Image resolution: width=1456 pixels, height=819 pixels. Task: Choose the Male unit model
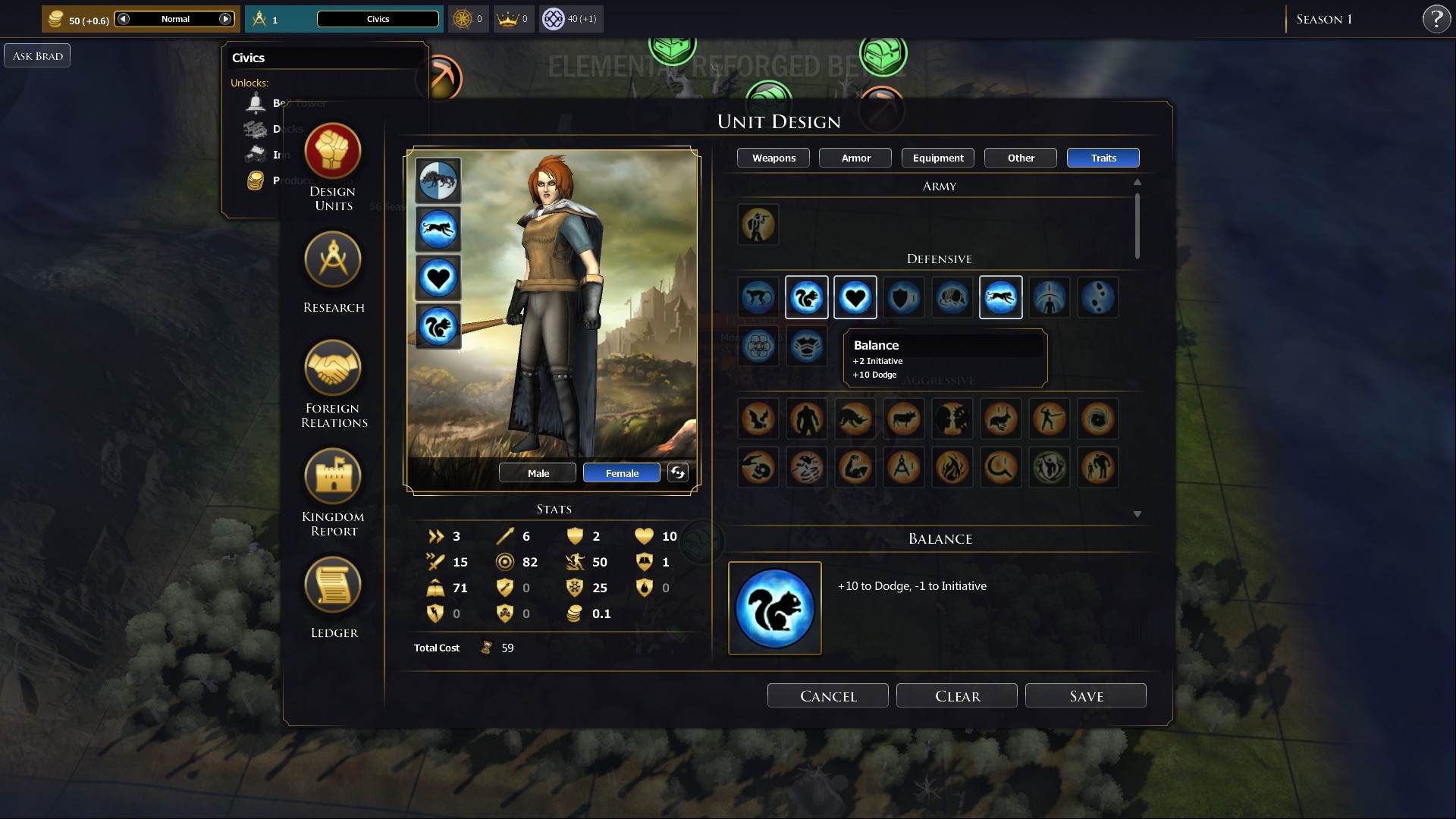click(538, 473)
